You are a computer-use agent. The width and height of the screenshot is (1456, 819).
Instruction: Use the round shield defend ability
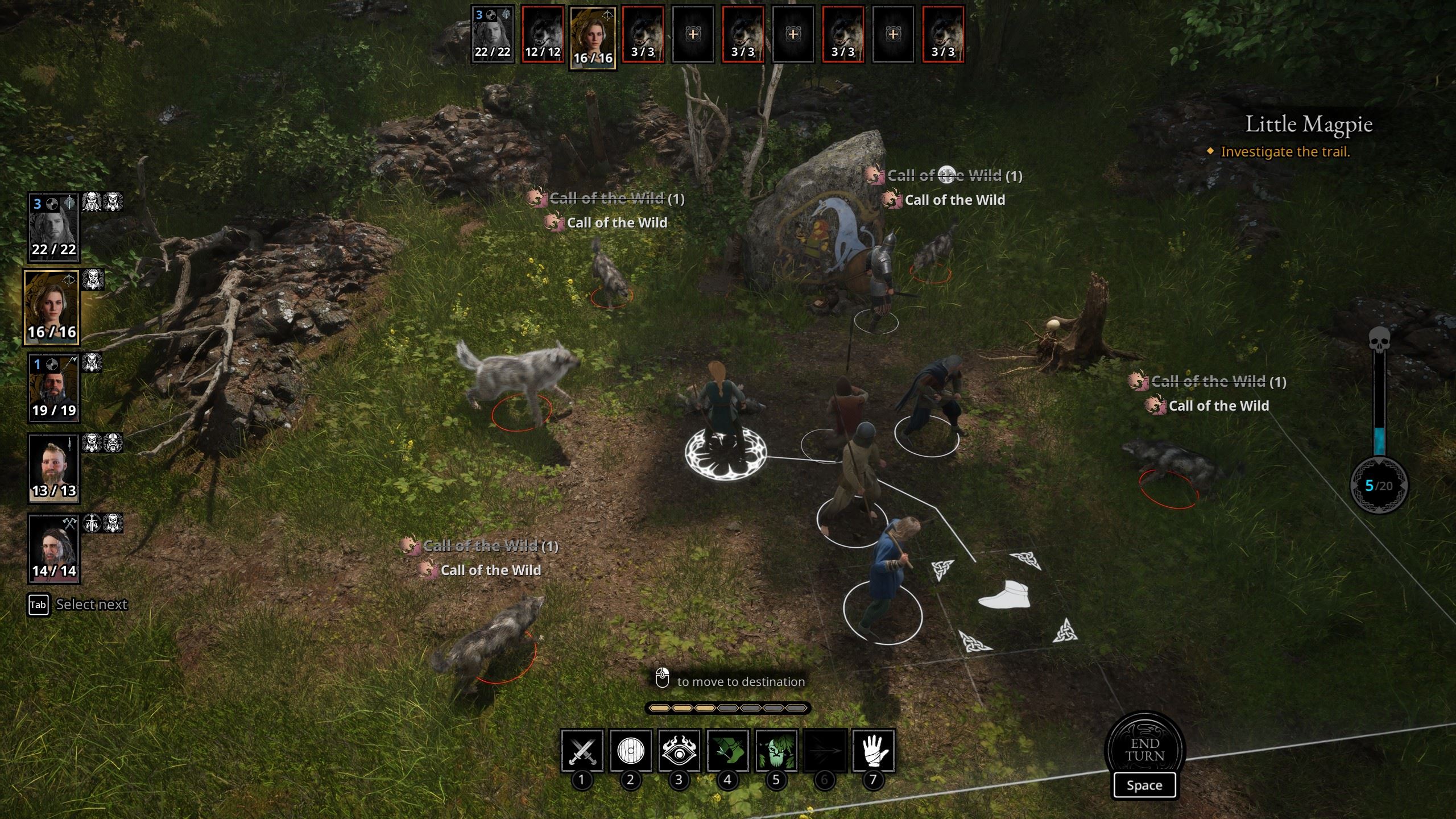coord(630,751)
